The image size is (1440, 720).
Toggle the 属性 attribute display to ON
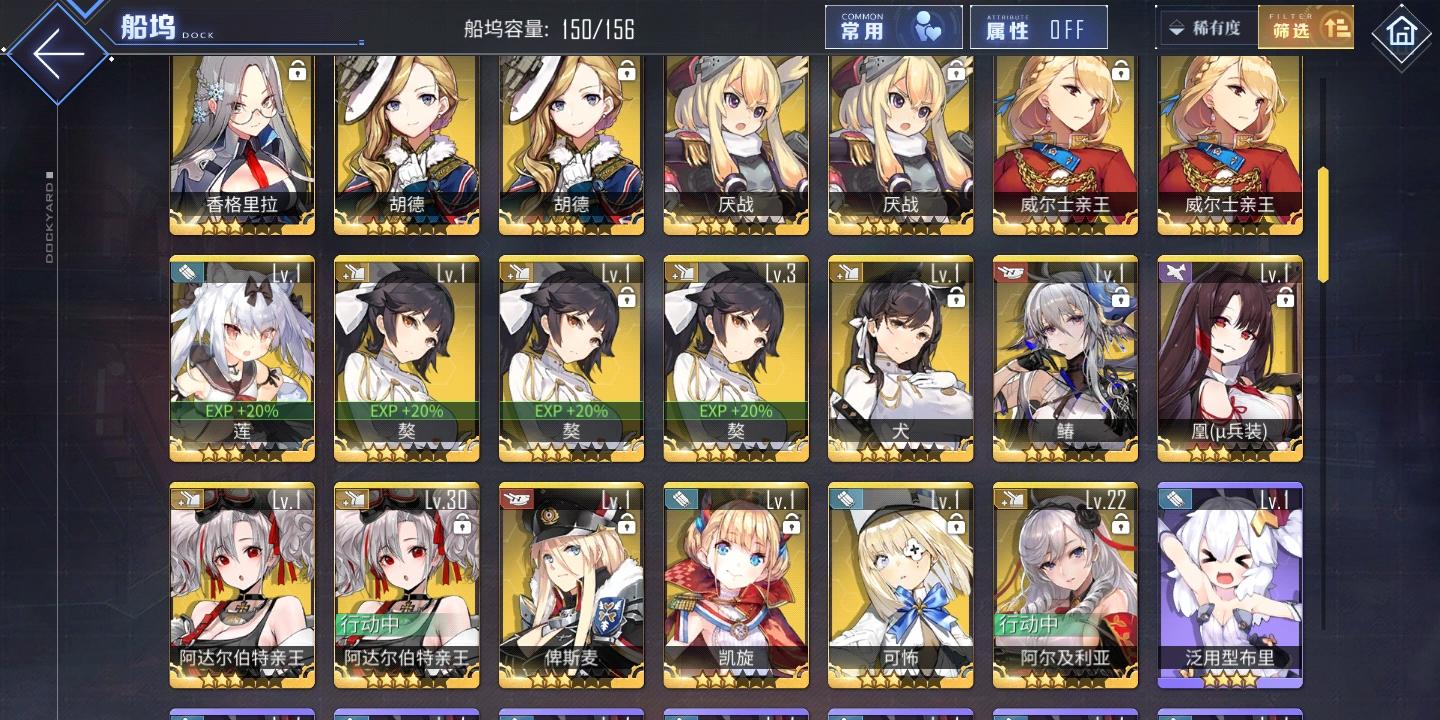pos(1038,27)
